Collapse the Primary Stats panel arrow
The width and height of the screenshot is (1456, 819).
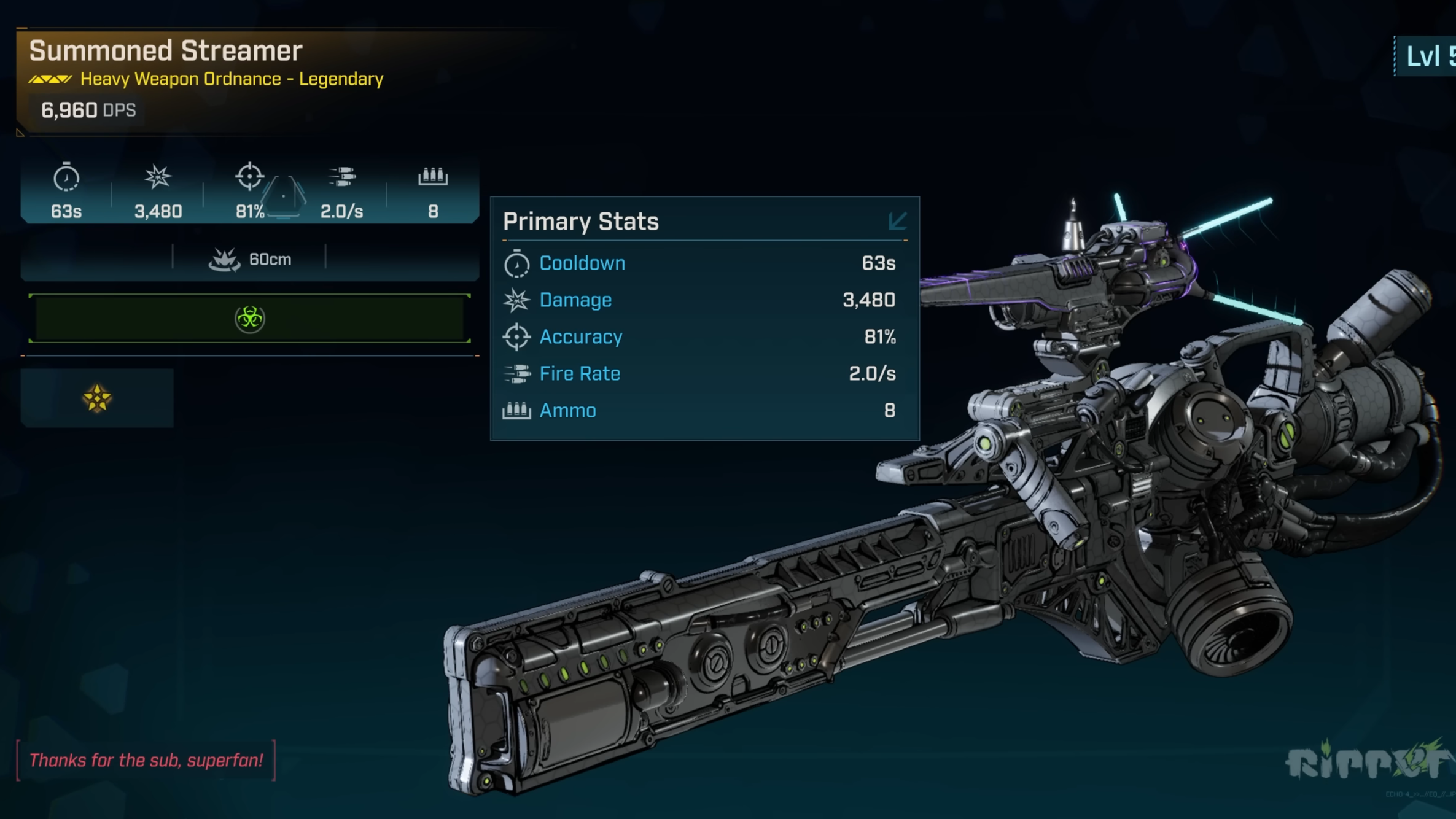click(x=897, y=221)
